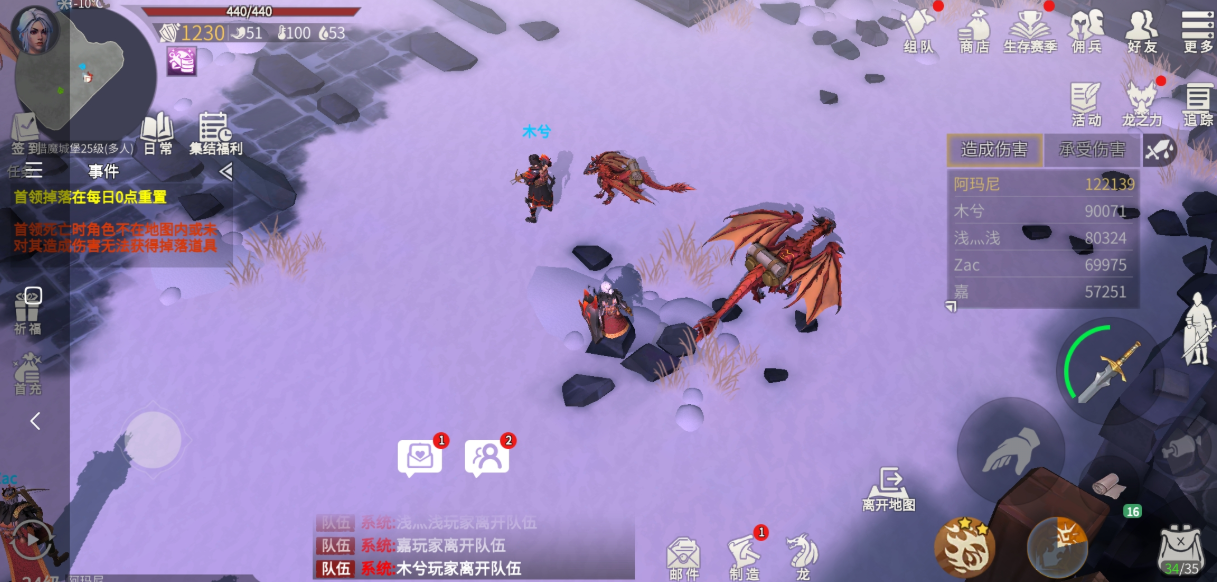Open the 好友 friends list
Viewport: 1217px width, 582px height.
[1142, 30]
